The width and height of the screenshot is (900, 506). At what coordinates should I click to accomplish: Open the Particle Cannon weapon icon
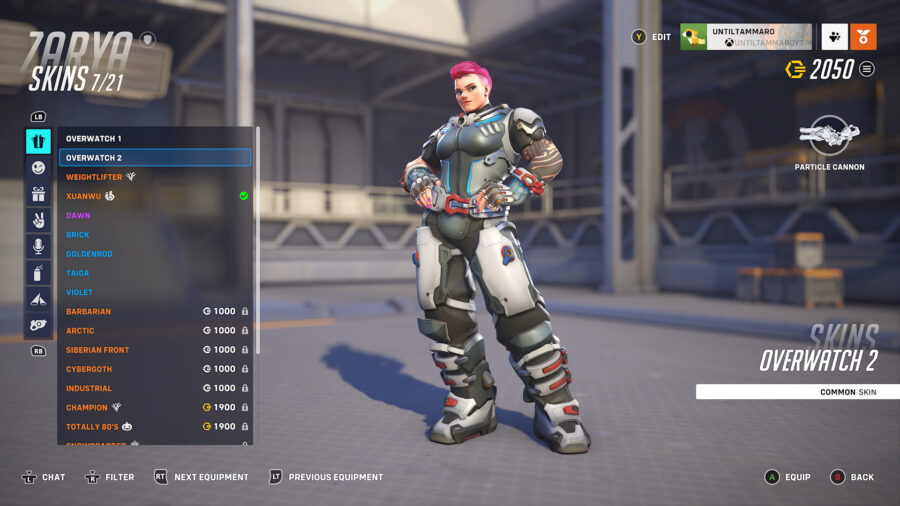(x=829, y=136)
